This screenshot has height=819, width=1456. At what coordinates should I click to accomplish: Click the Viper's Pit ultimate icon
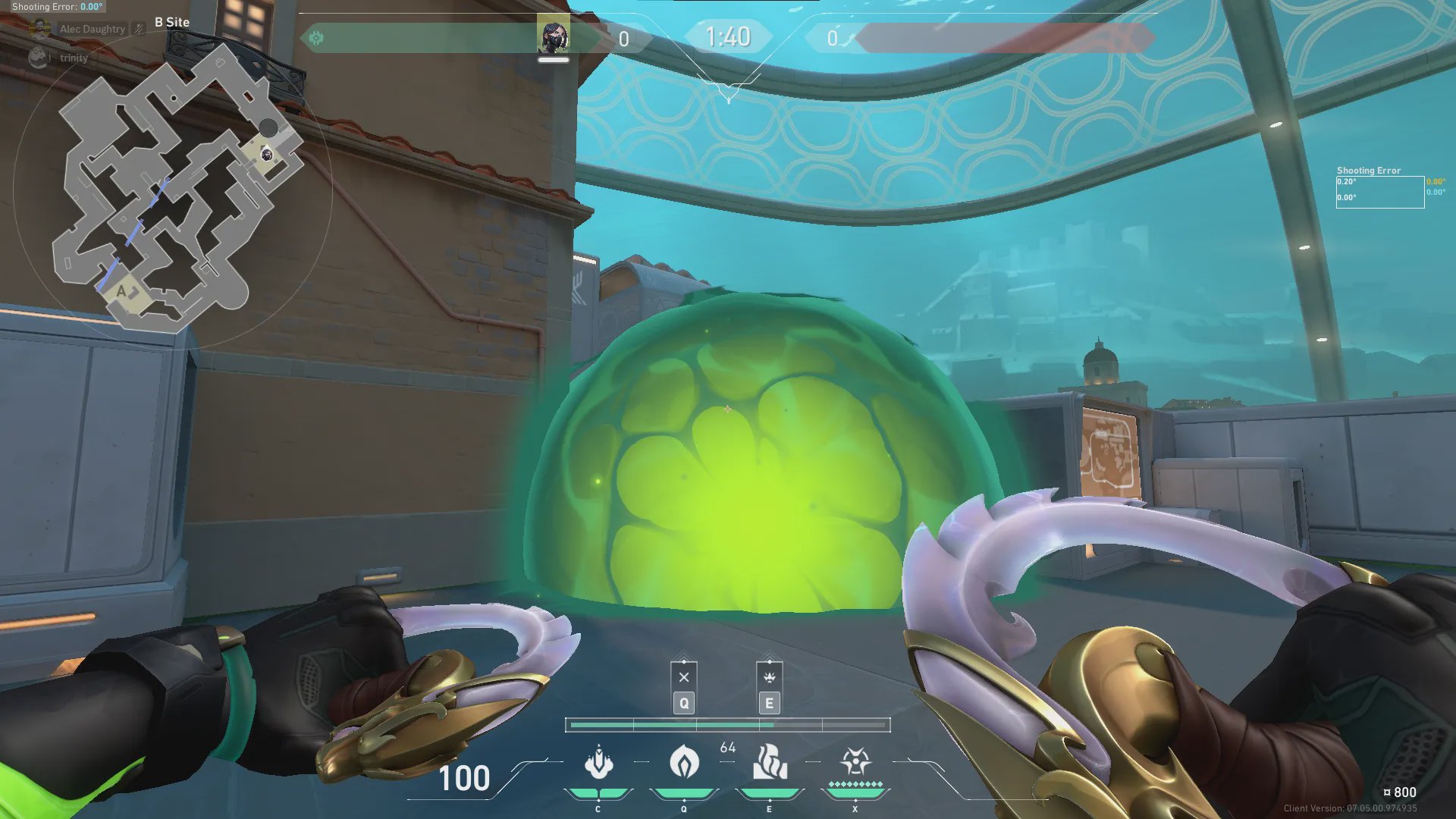tap(855, 761)
